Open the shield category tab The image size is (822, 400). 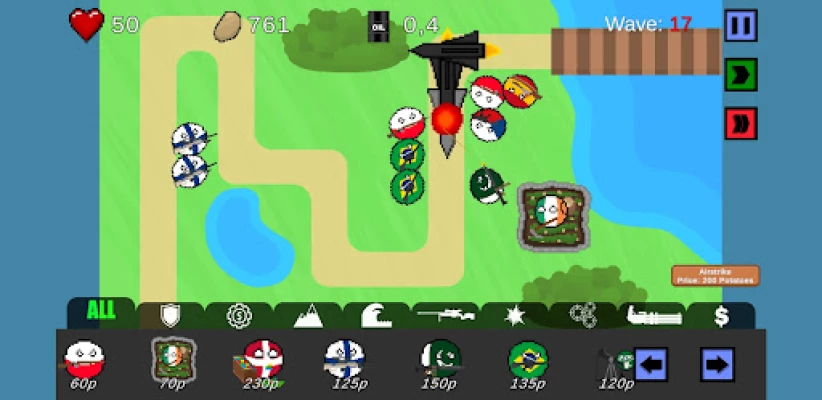(171, 316)
